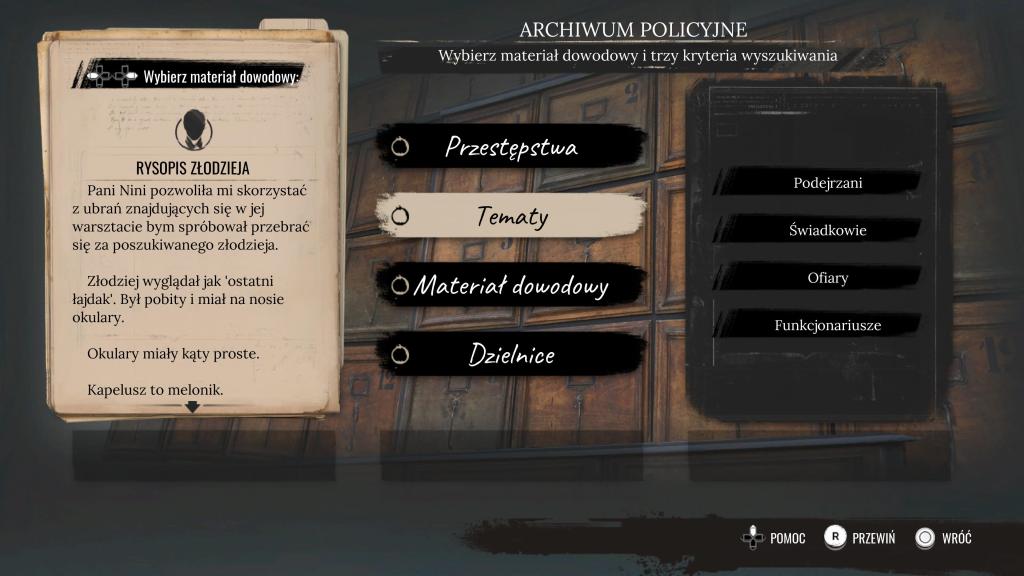Click the Funkcjonariusze search criterion
This screenshot has height=576, width=1024.
tap(827, 325)
